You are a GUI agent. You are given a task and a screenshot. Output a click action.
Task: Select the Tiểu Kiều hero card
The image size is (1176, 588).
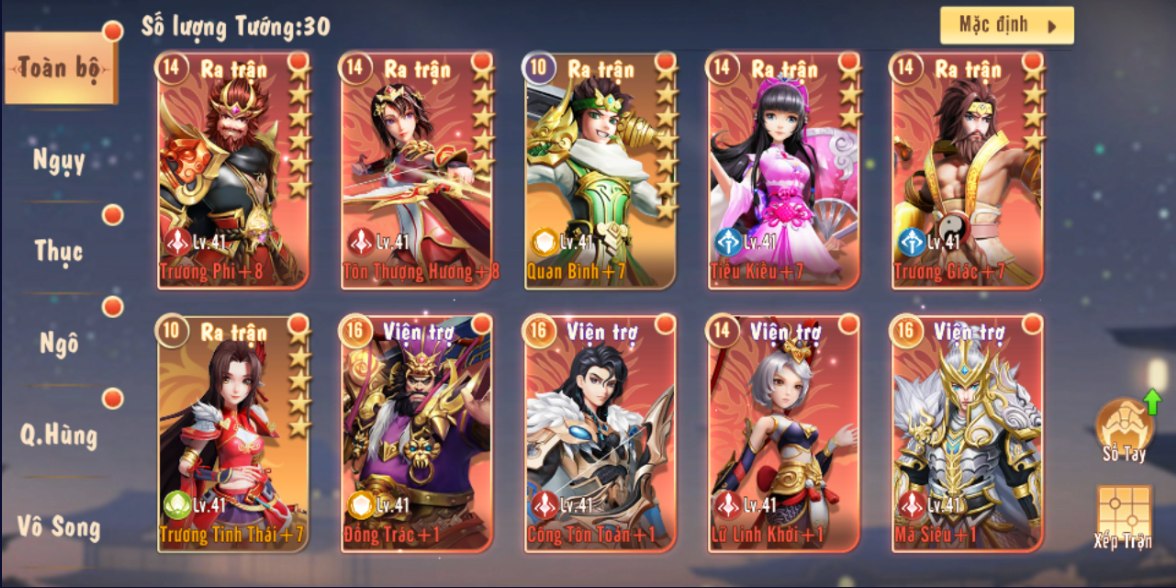tap(785, 170)
